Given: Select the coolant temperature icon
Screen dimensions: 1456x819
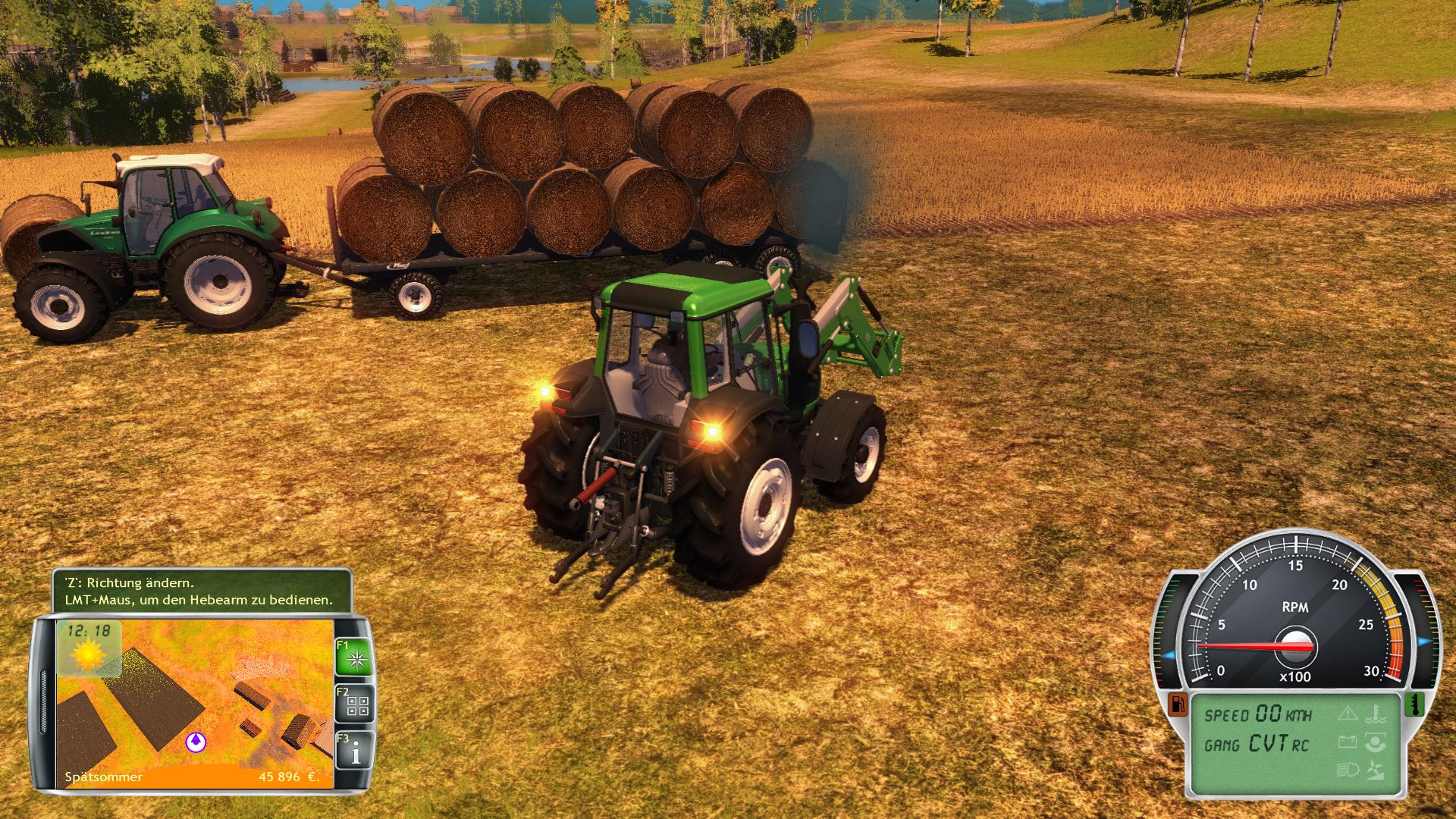Looking at the screenshot, I should [1376, 714].
